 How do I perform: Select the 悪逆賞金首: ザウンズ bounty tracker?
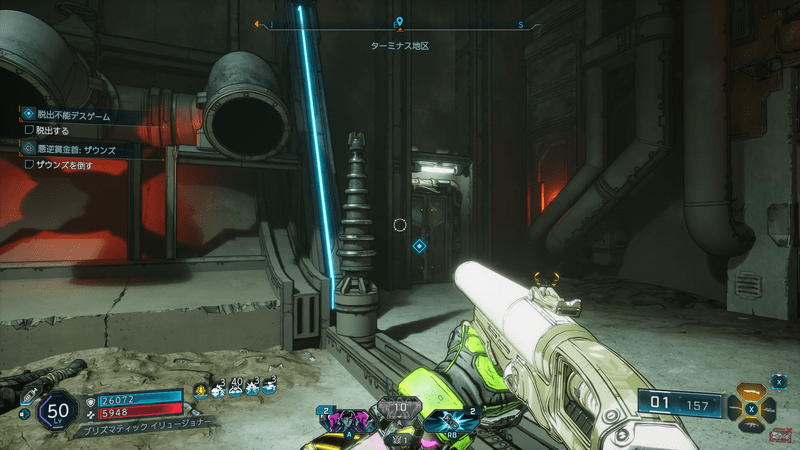click(x=72, y=148)
